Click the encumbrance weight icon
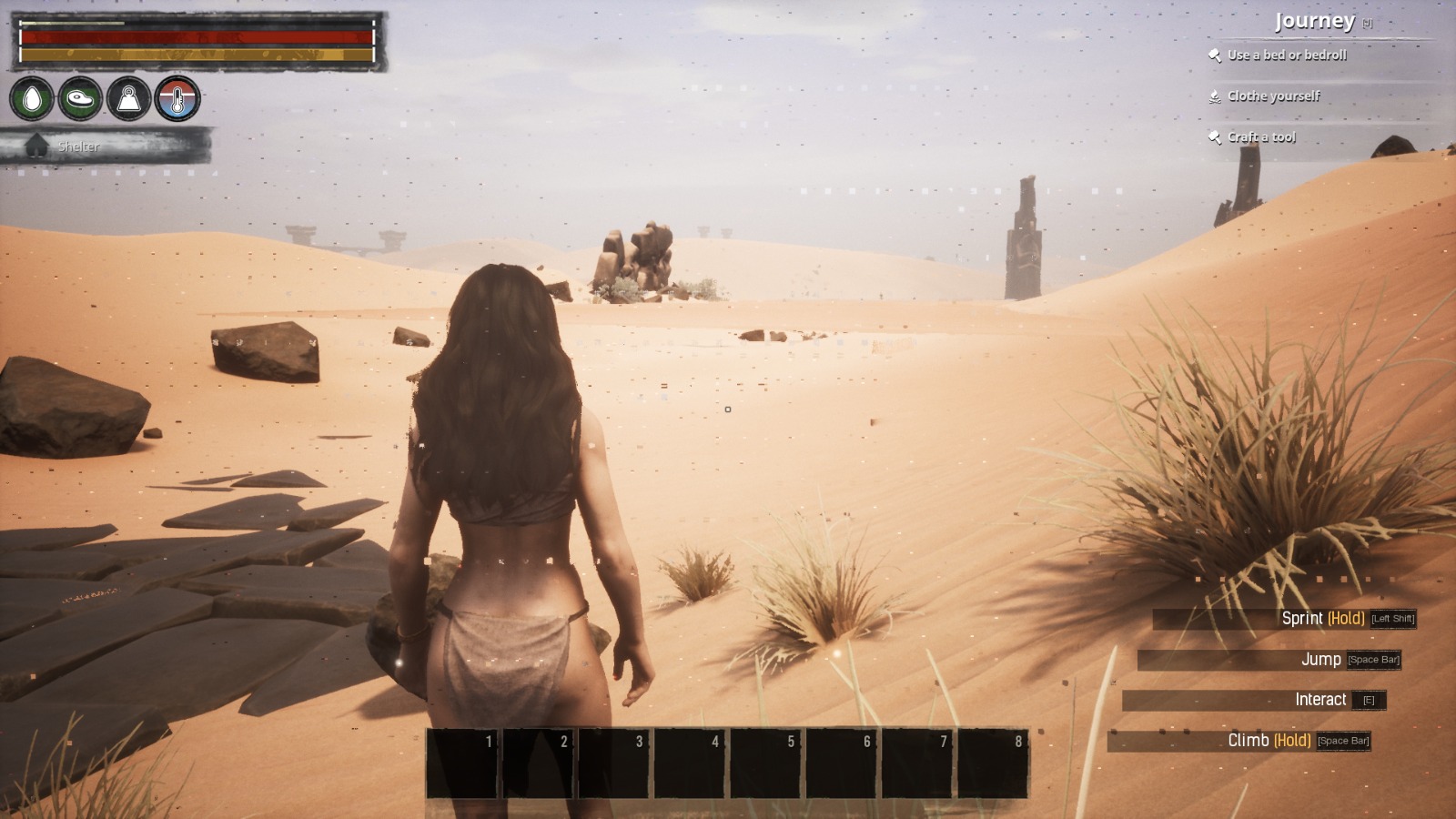Viewport: 1456px width, 819px height. point(129,98)
